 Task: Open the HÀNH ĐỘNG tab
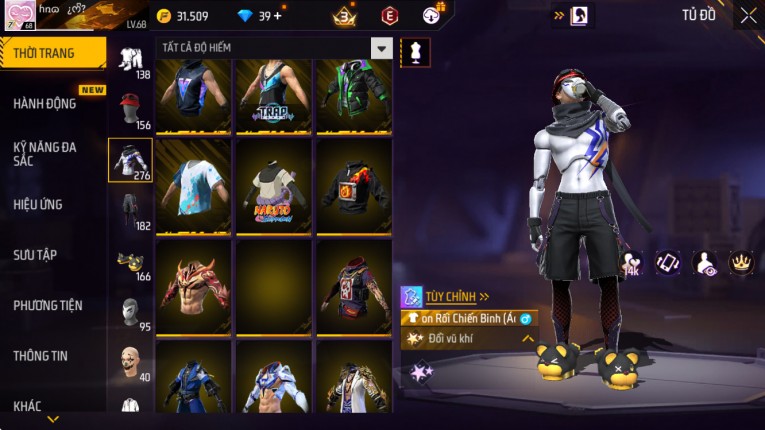[x=45, y=103]
